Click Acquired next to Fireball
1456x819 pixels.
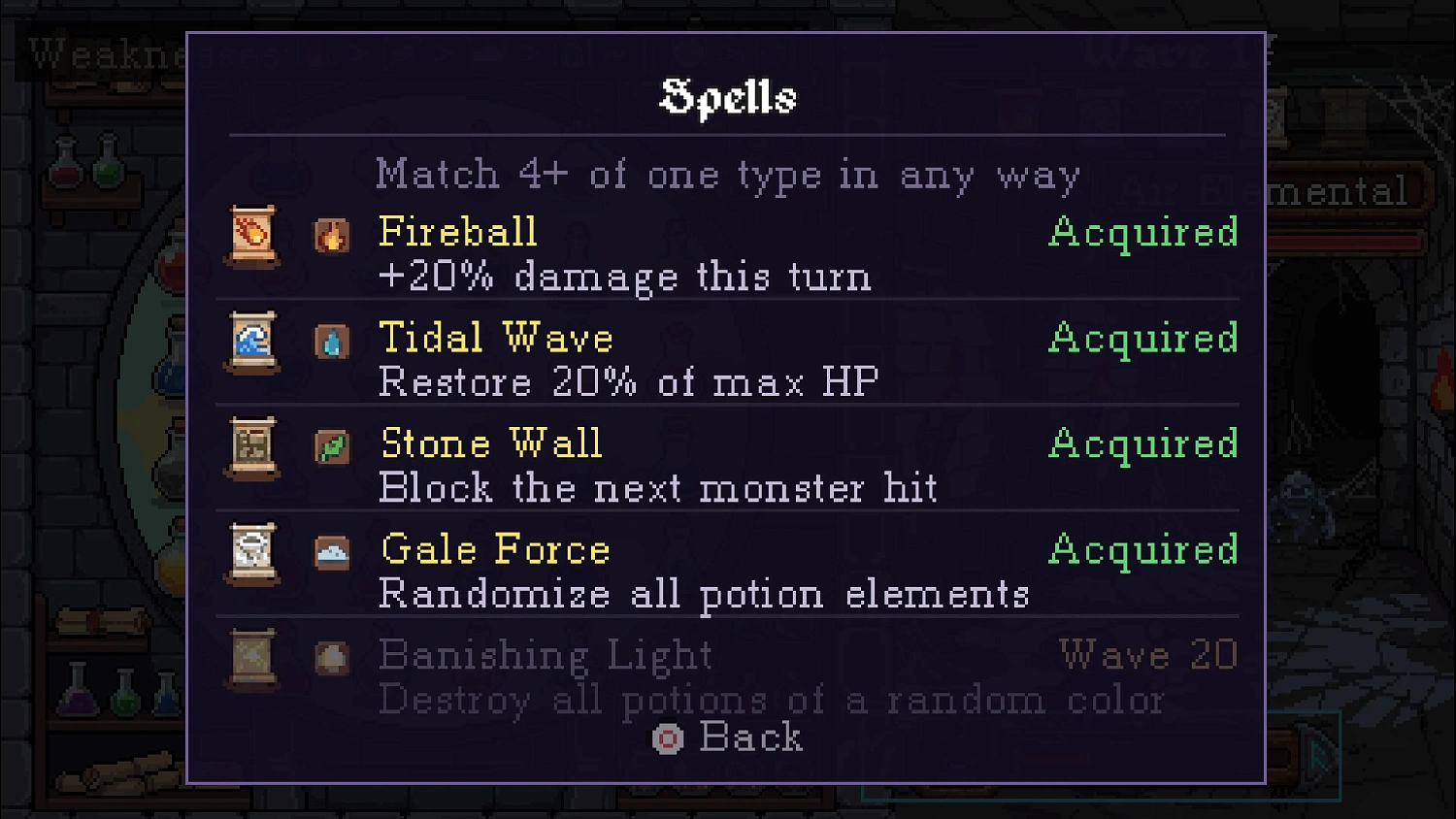1144,233
